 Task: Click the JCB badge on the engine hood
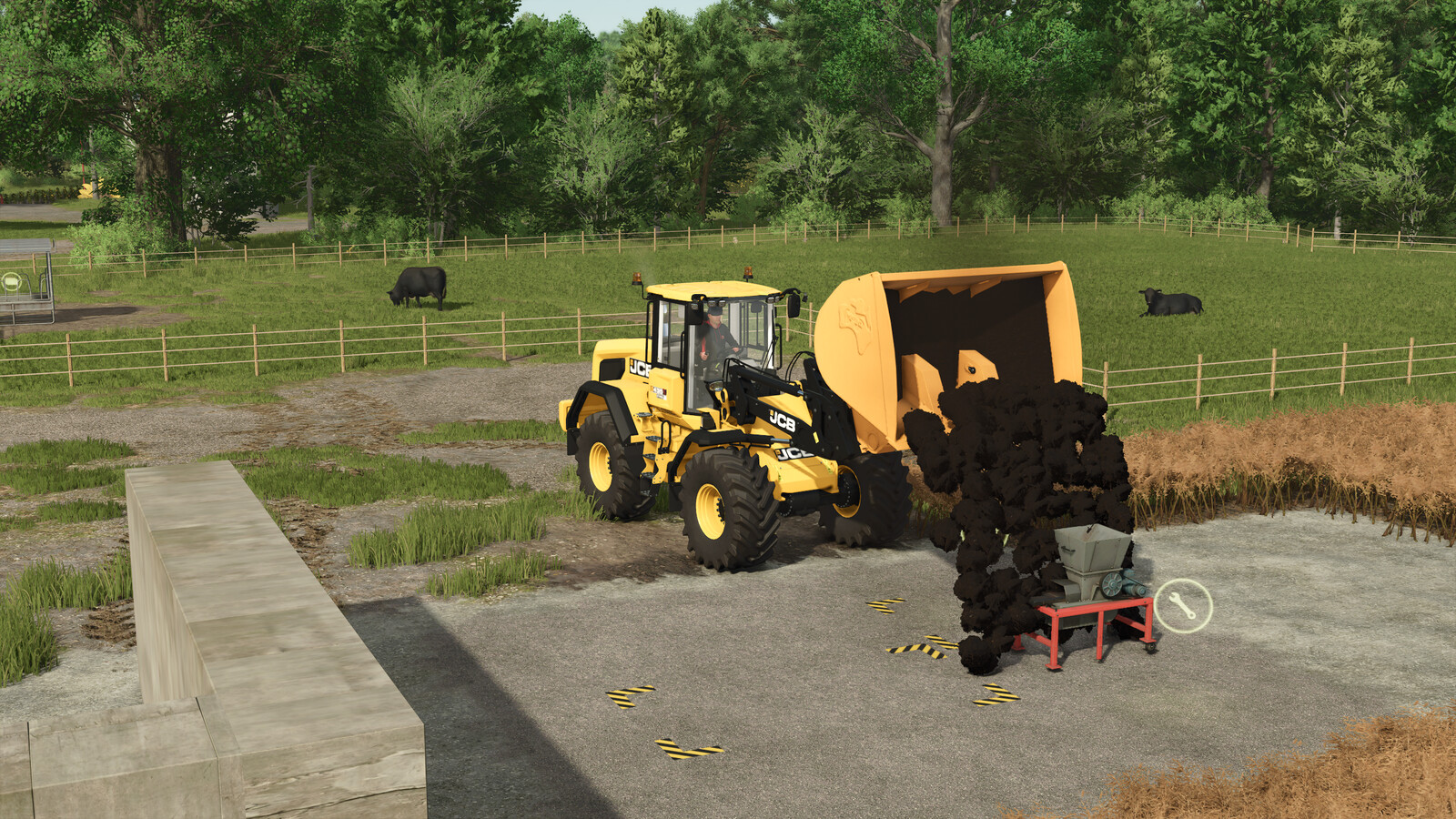pos(639,368)
